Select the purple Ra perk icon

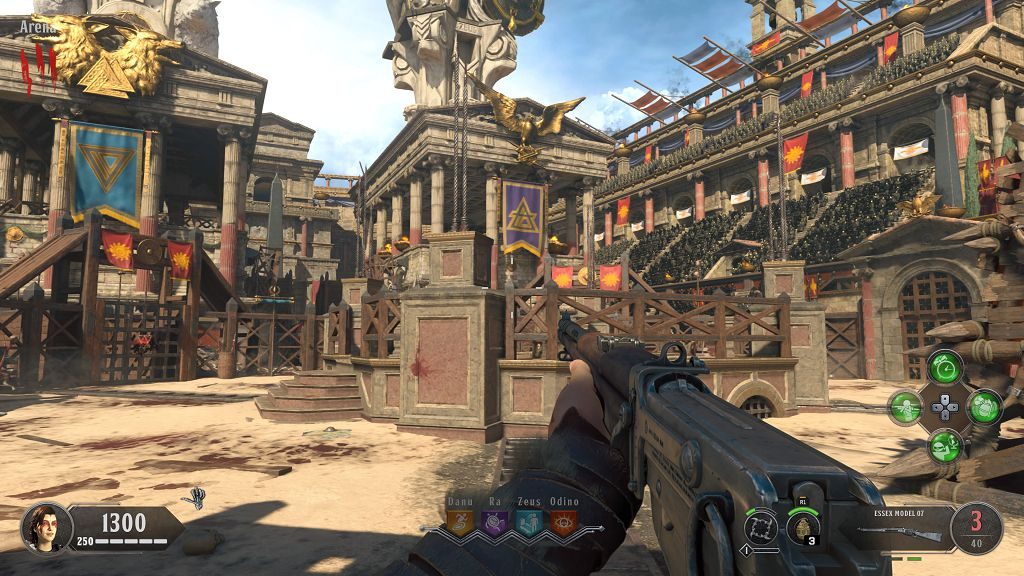click(x=494, y=522)
